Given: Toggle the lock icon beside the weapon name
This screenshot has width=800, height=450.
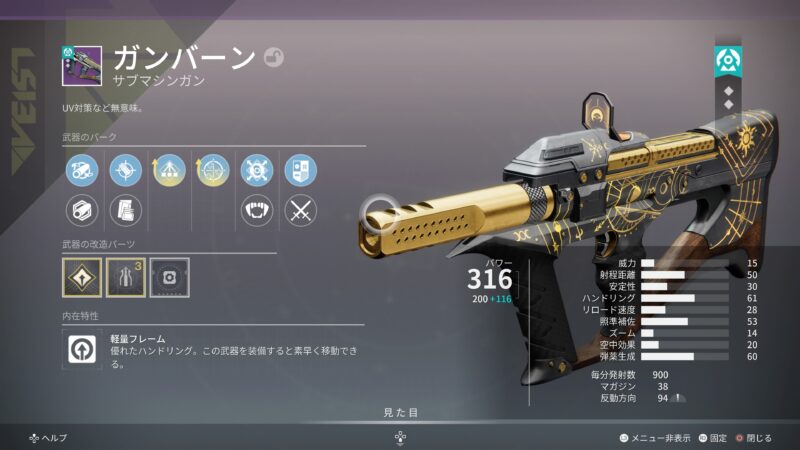Looking at the screenshot, I should (274, 58).
